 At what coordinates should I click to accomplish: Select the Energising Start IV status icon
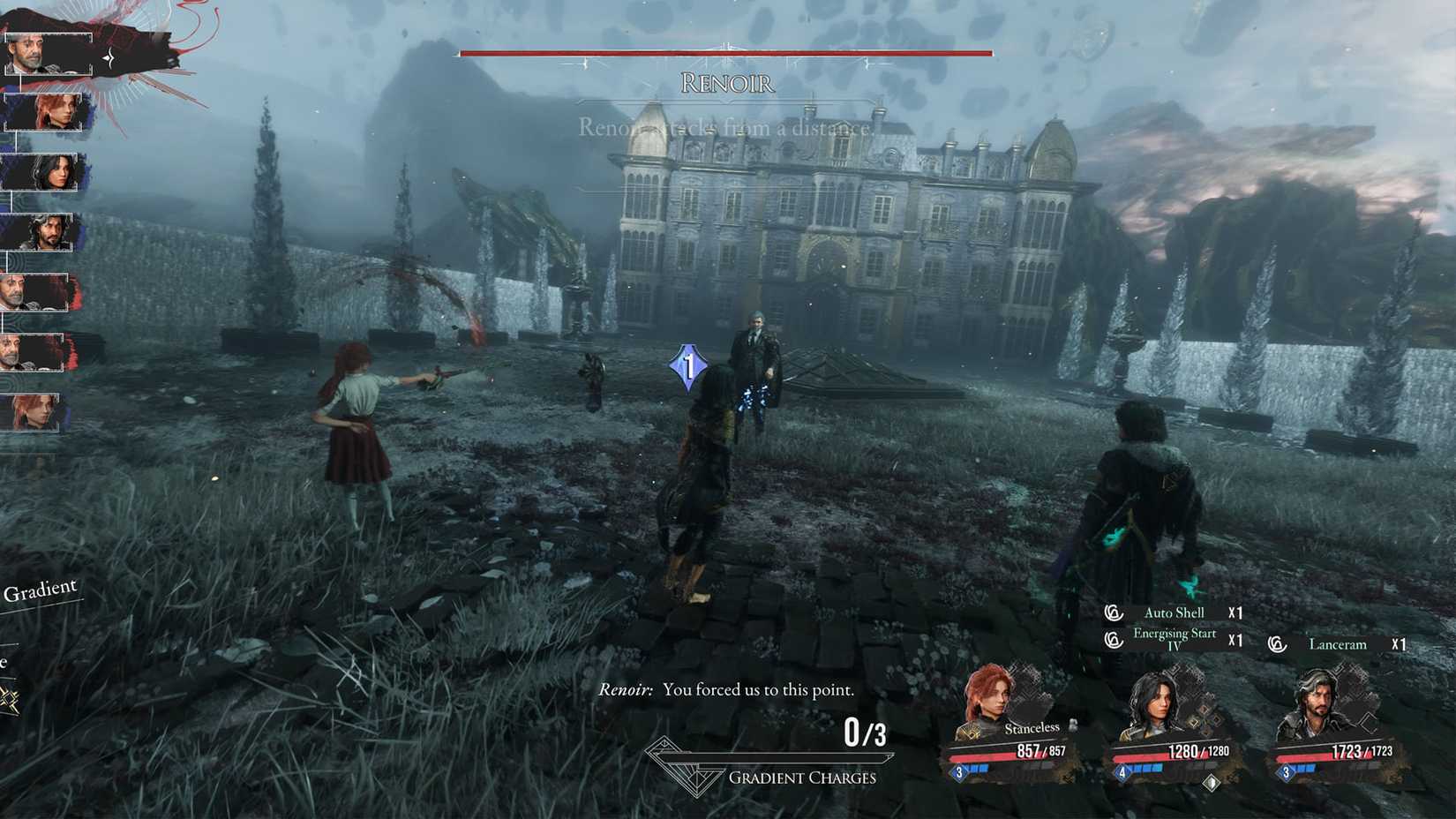click(1112, 637)
